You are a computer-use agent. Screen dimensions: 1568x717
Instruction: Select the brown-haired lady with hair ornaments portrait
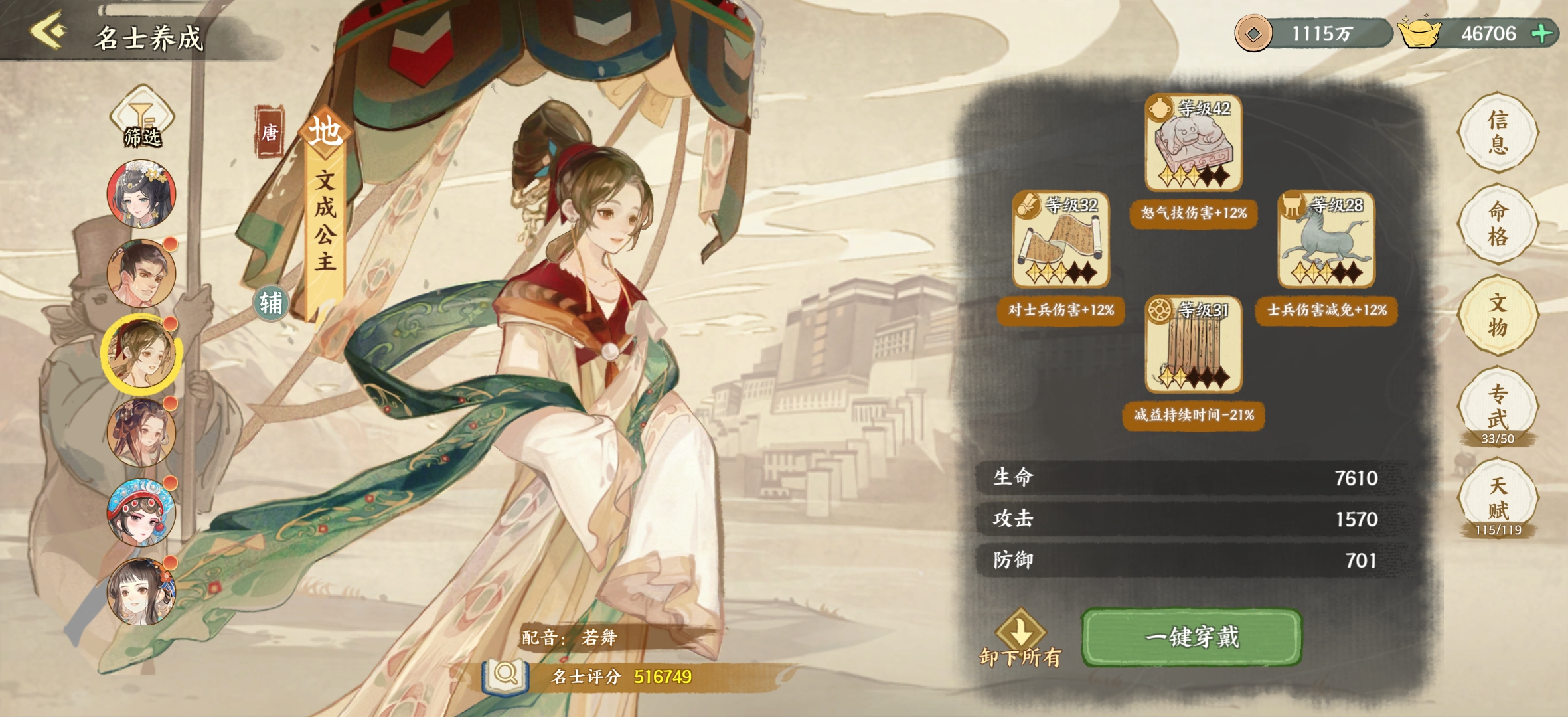tap(141, 432)
